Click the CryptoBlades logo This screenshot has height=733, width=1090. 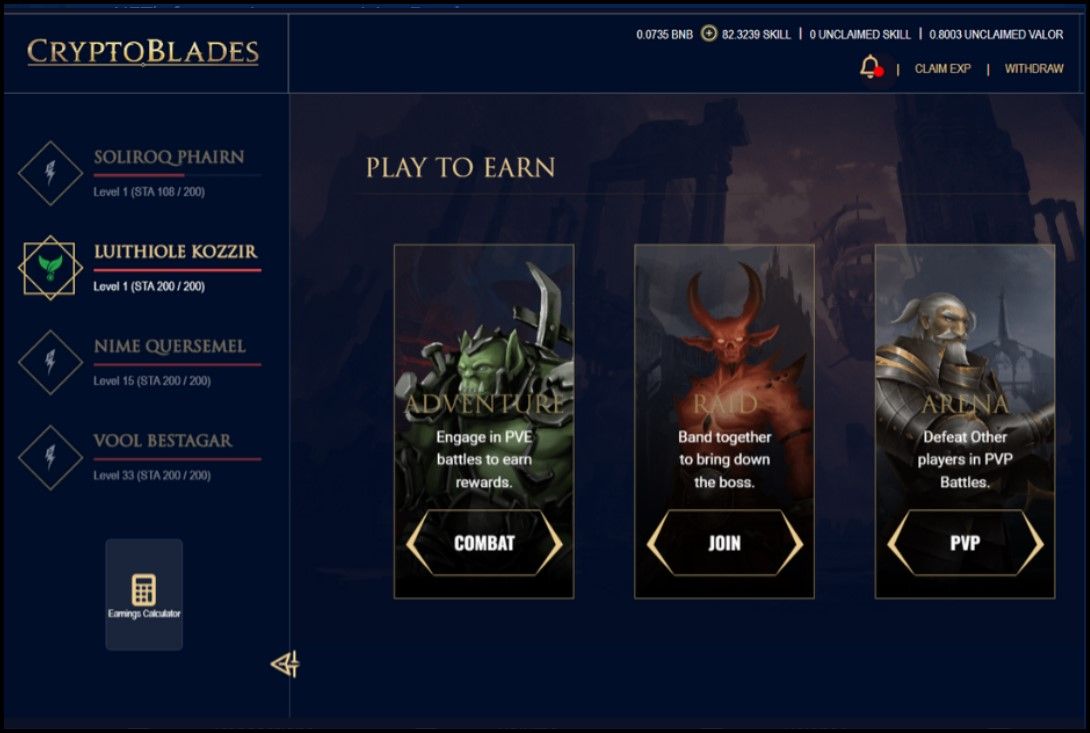(x=143, y=52)
